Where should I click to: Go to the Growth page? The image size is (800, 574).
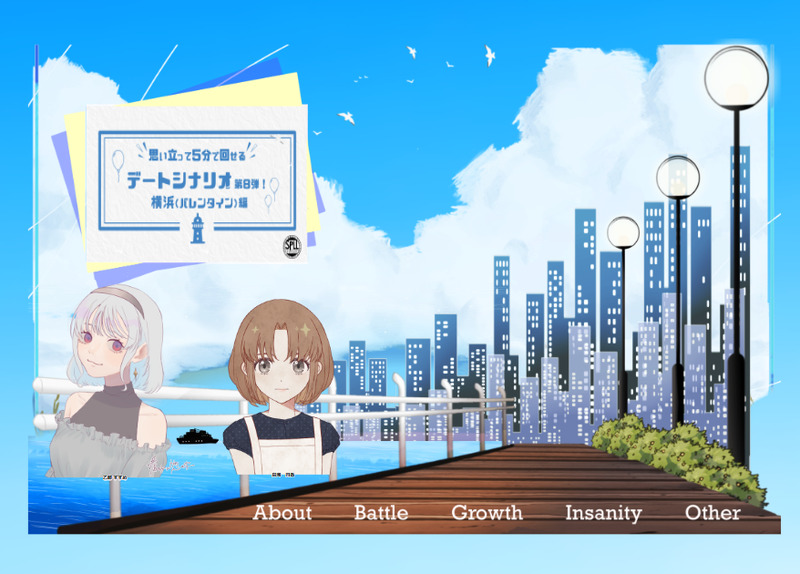[487, 513]
